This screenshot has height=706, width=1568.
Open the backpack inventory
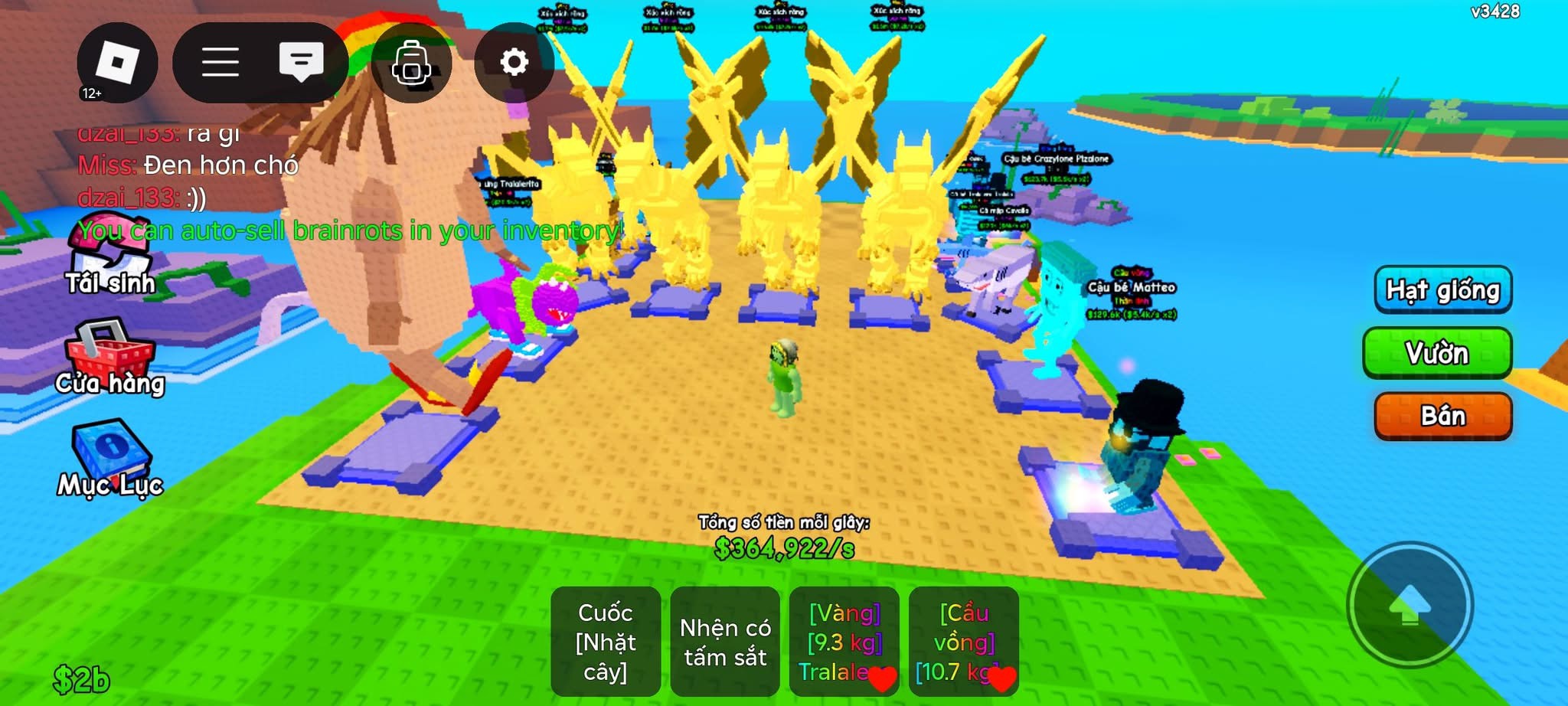411,64
